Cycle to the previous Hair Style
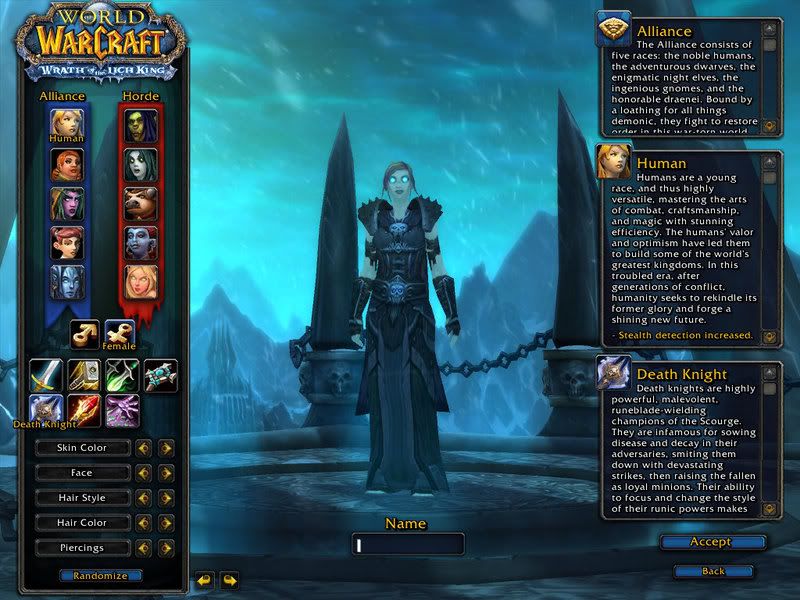The width and height of the screenshot is (800, 600). pyautogui.click(x=144, y=498)
